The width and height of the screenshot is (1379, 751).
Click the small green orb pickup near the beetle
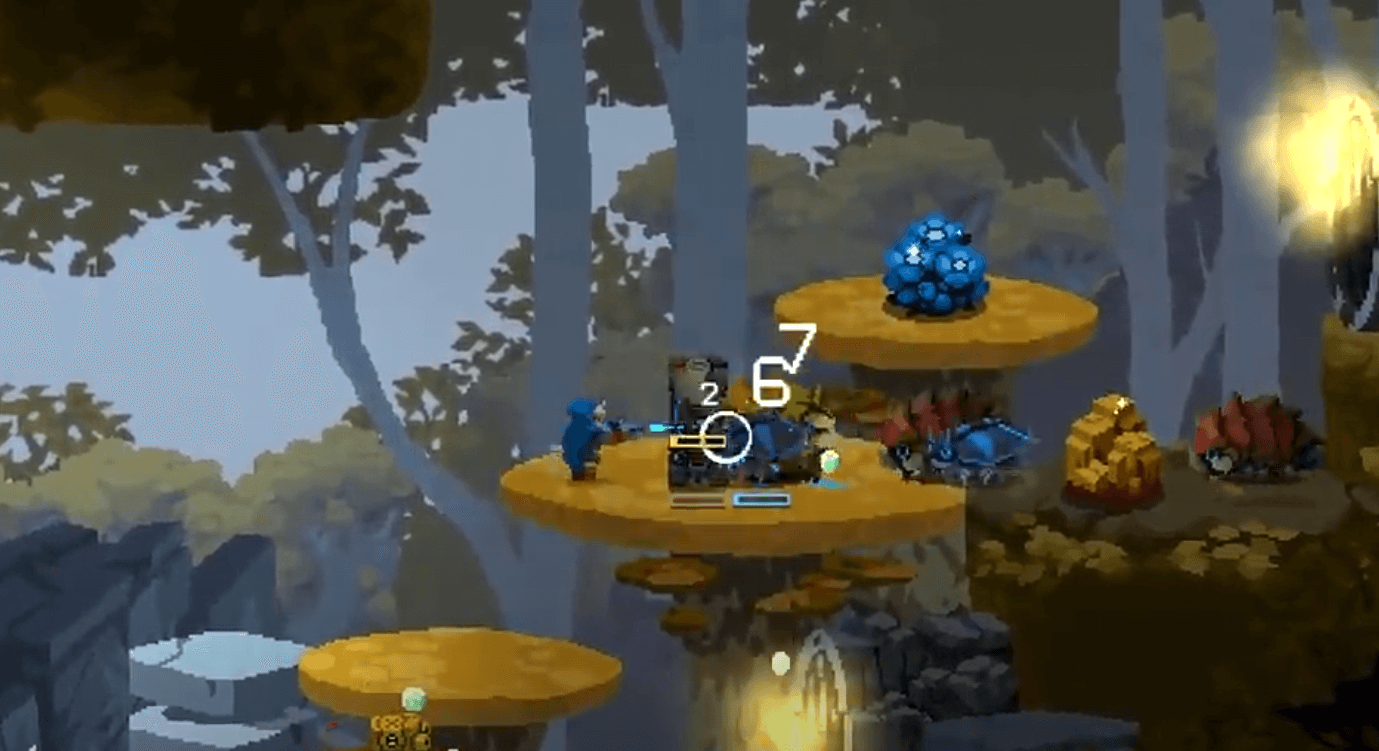point(829,460)
